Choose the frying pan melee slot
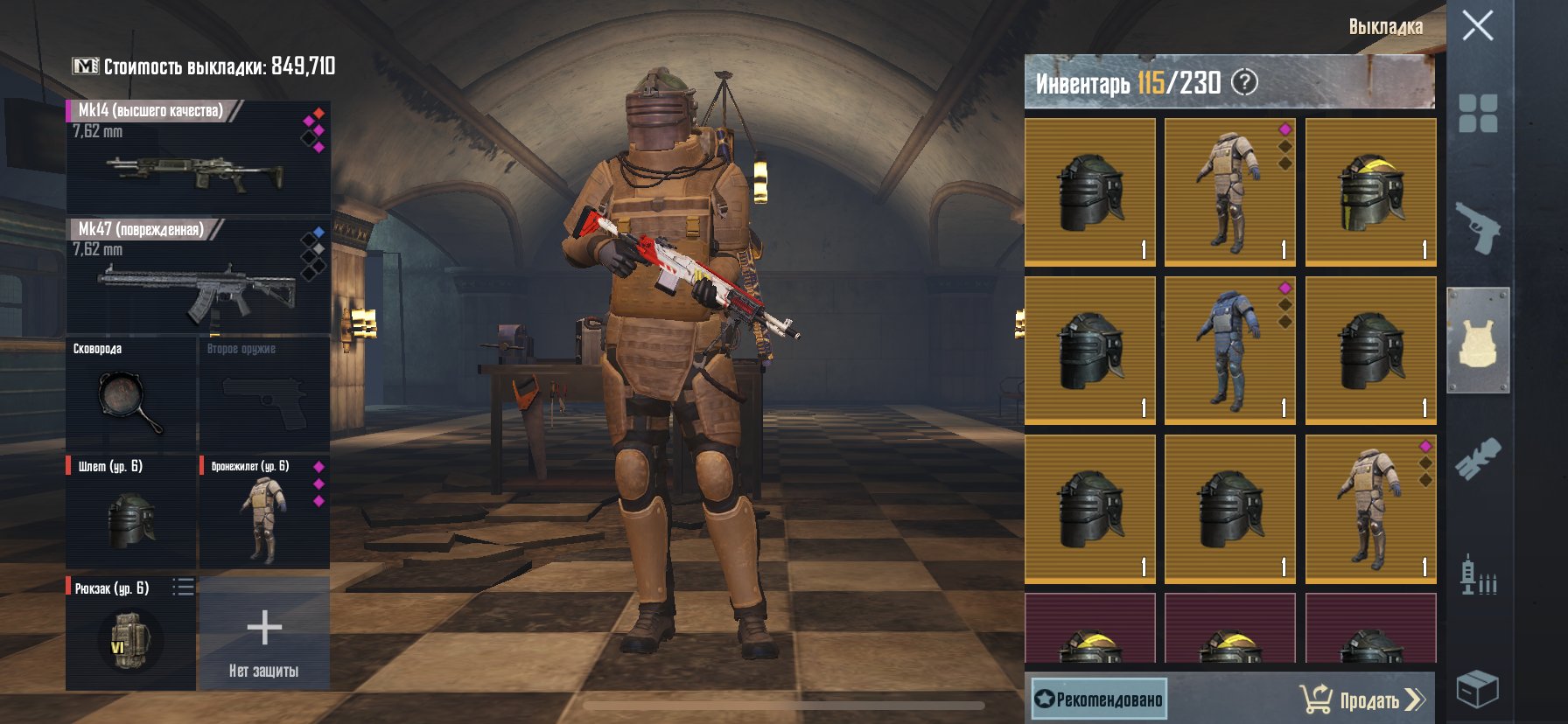The height and width of the screenshot is (724, 1568). pos(130,394)
